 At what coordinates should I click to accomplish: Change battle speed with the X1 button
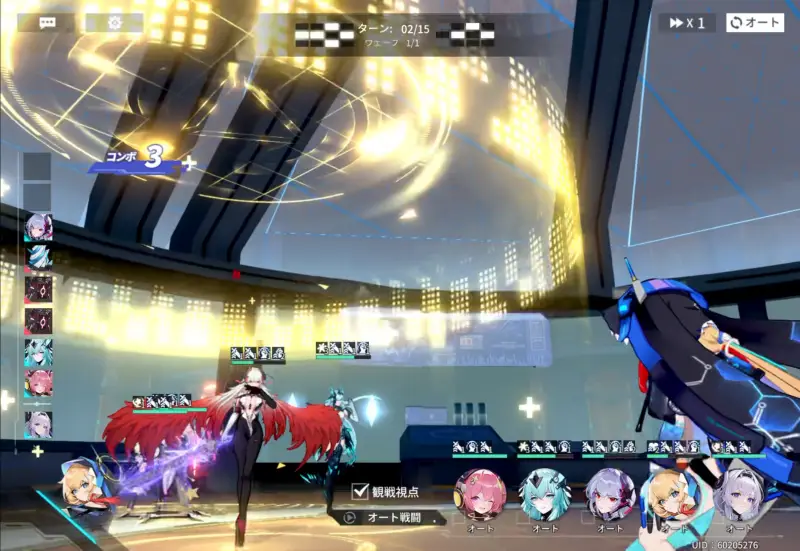point(687,22)
